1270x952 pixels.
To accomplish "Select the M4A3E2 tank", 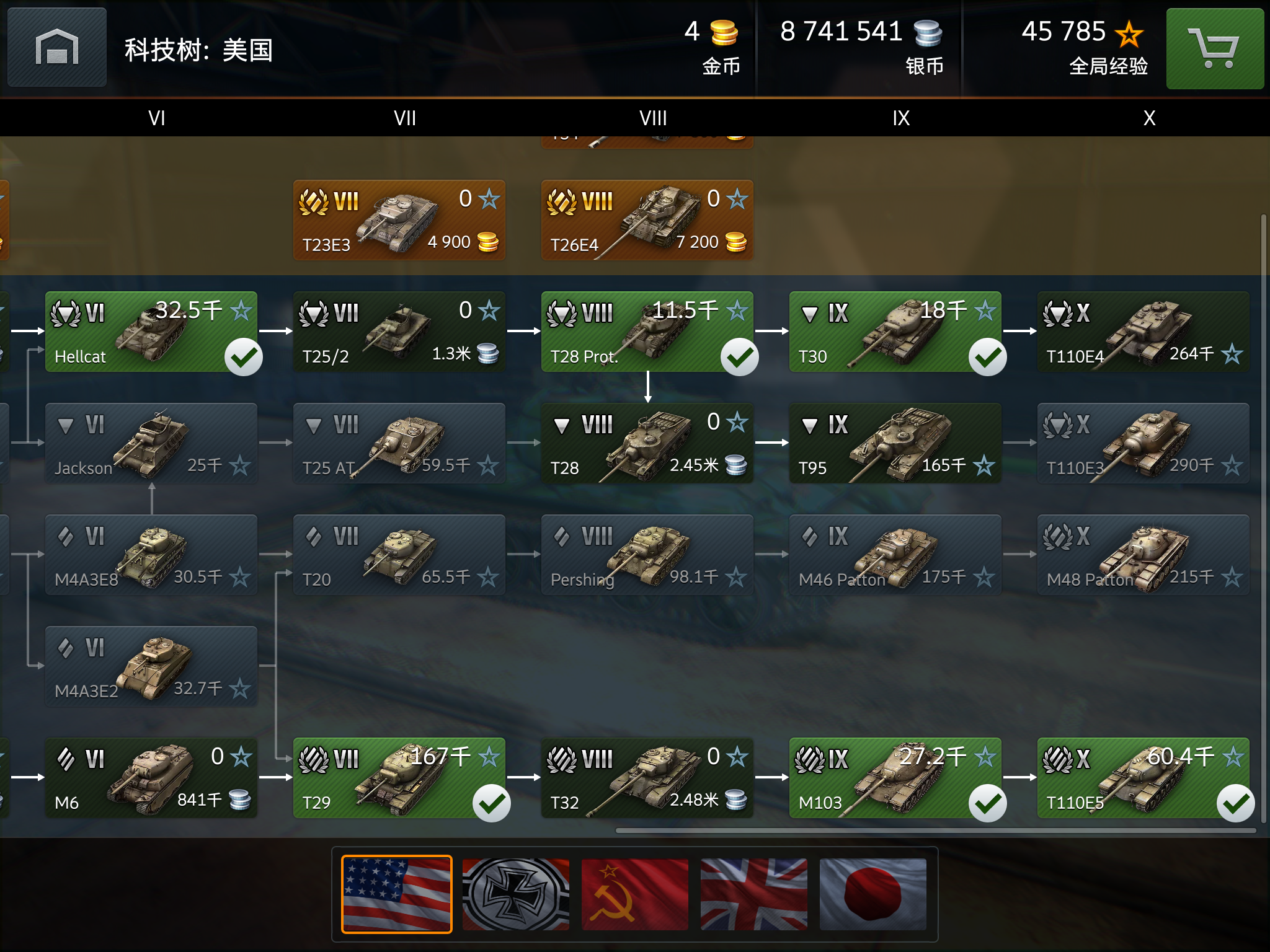I will point(151,666).
